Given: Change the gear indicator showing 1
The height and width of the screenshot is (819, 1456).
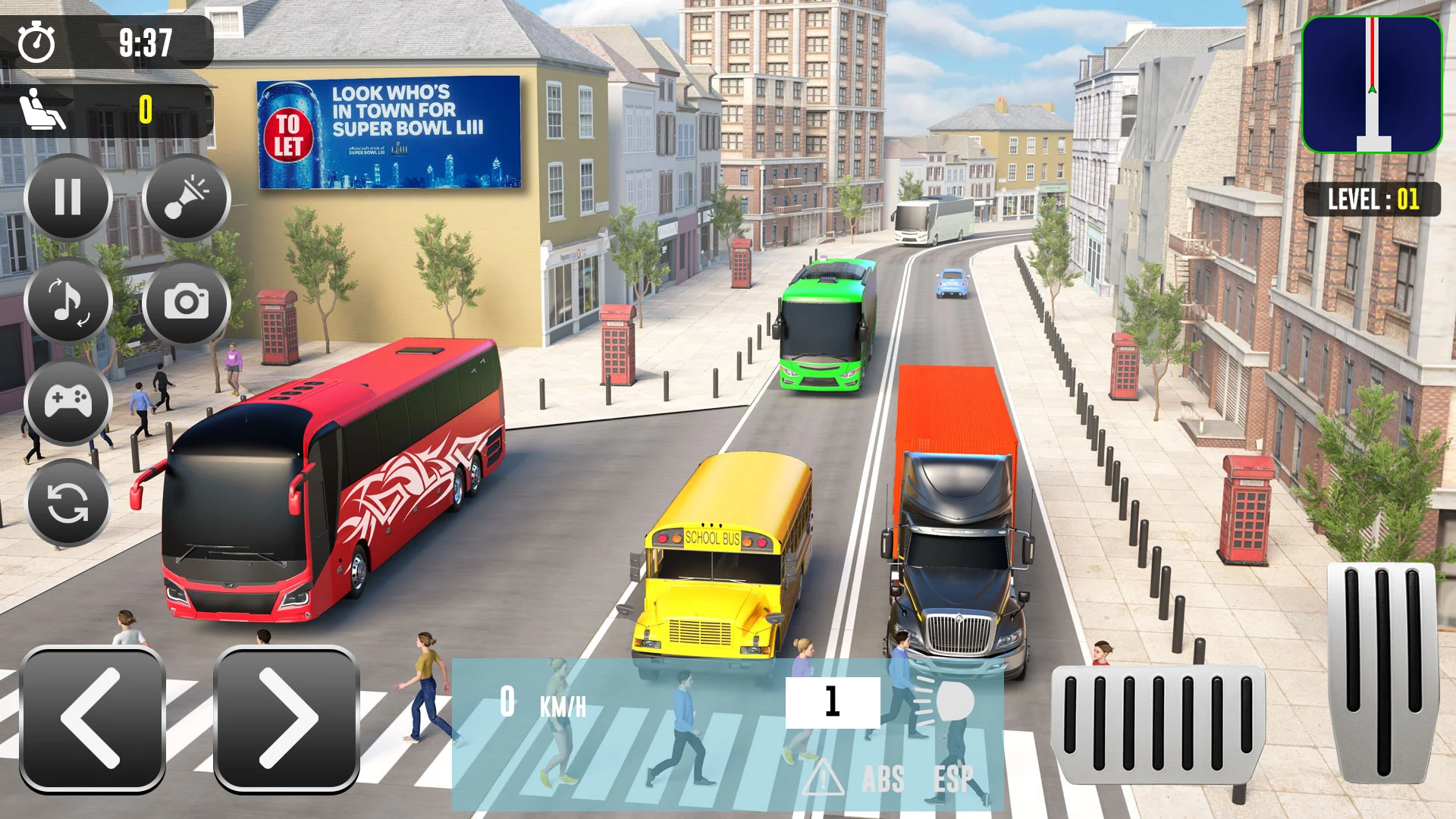Looking at the screenshot, I should coord(833,702).
